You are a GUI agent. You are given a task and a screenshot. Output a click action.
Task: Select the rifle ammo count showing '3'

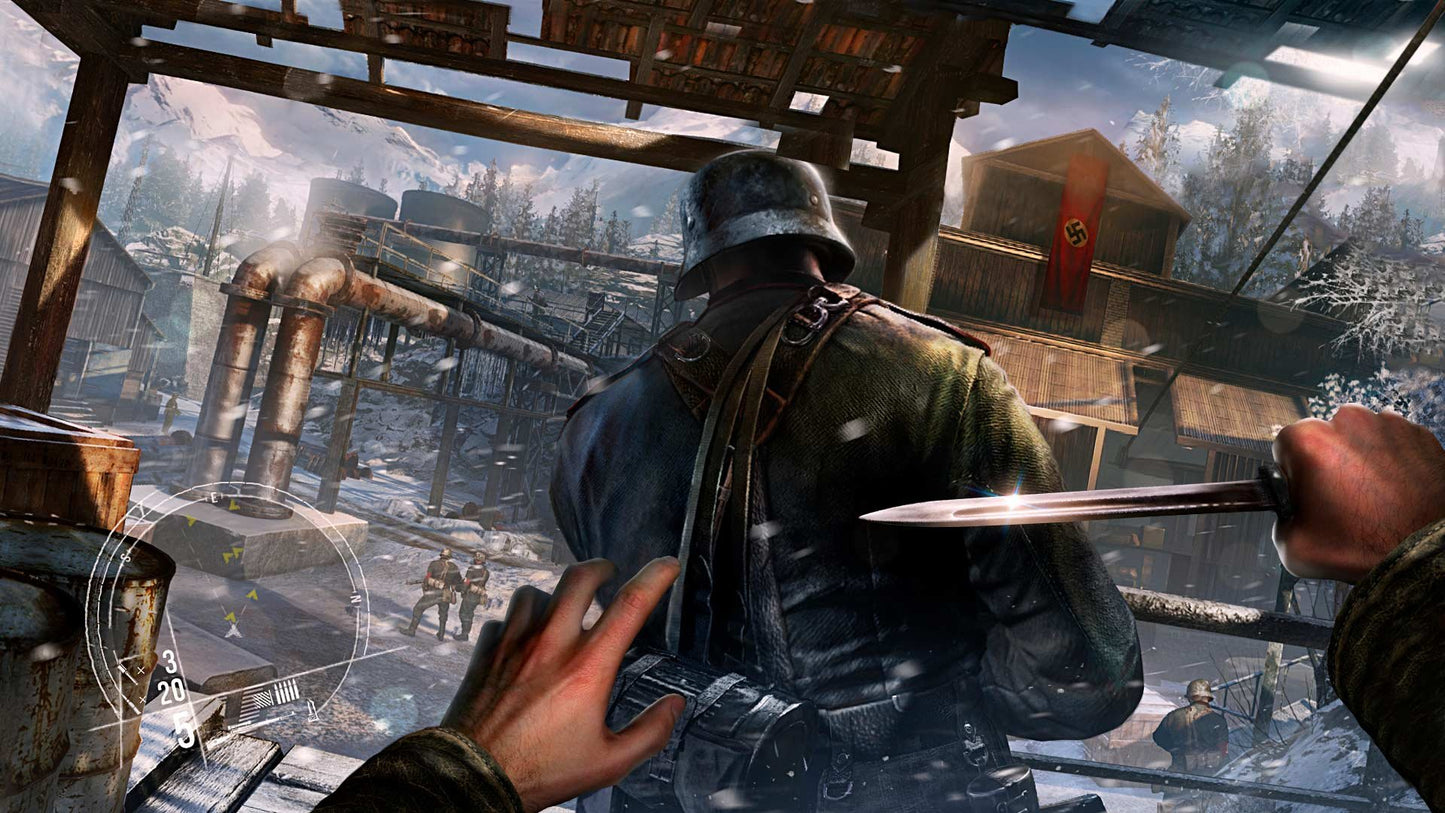[169, 661]
